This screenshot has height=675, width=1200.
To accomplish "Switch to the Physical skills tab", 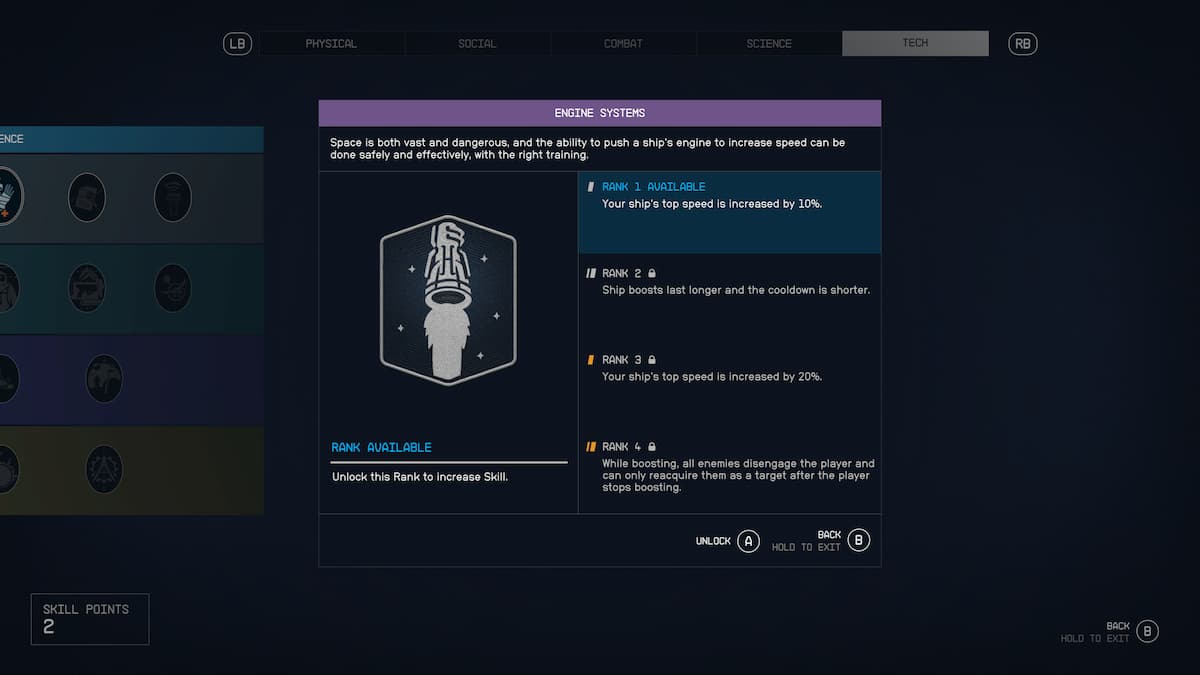I will tap(331, 44).
